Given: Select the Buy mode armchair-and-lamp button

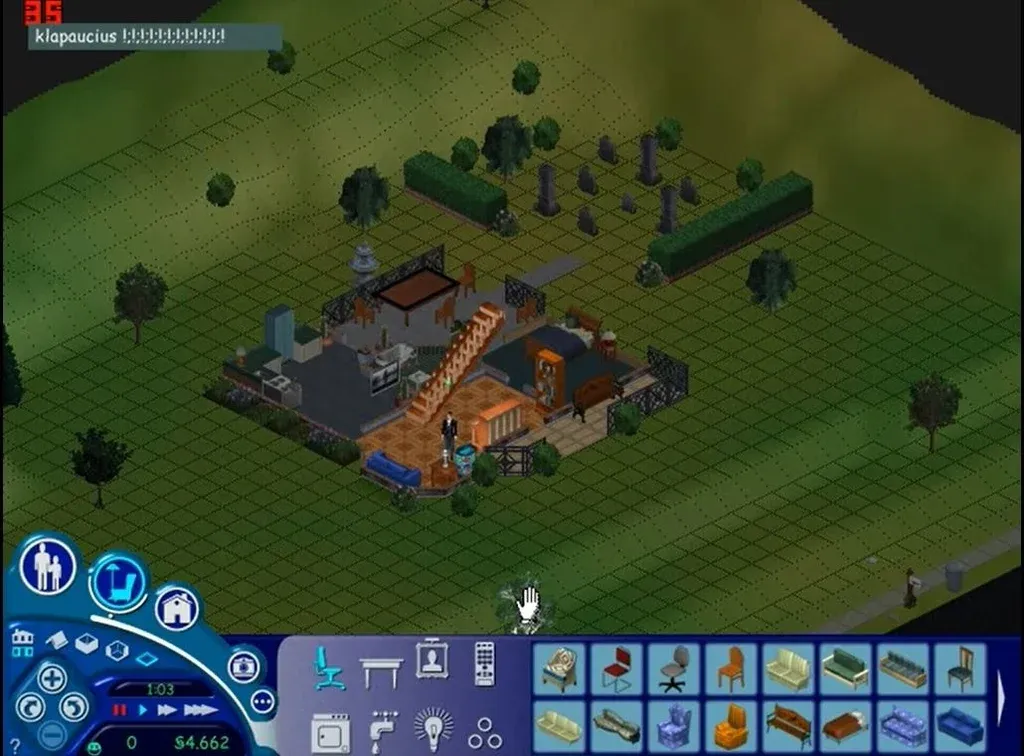Looking at the screenshot, I should point(118,583).
